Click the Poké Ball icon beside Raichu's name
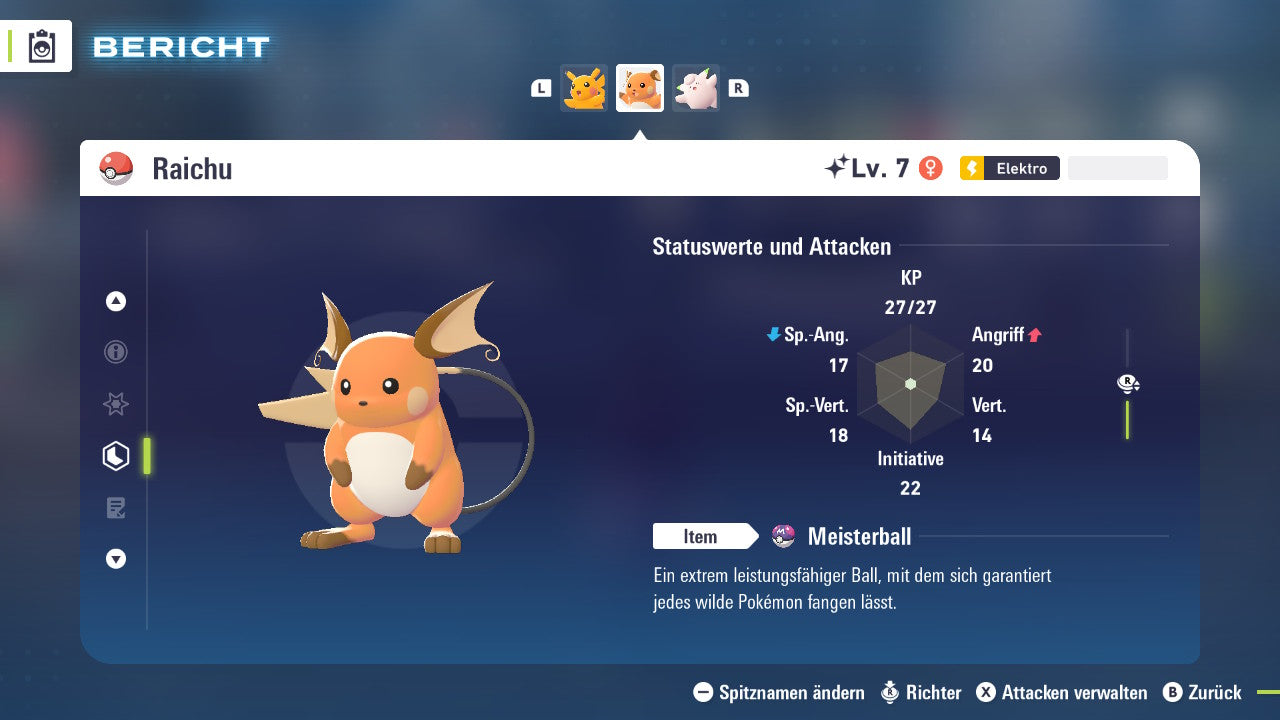 point(115,168)
